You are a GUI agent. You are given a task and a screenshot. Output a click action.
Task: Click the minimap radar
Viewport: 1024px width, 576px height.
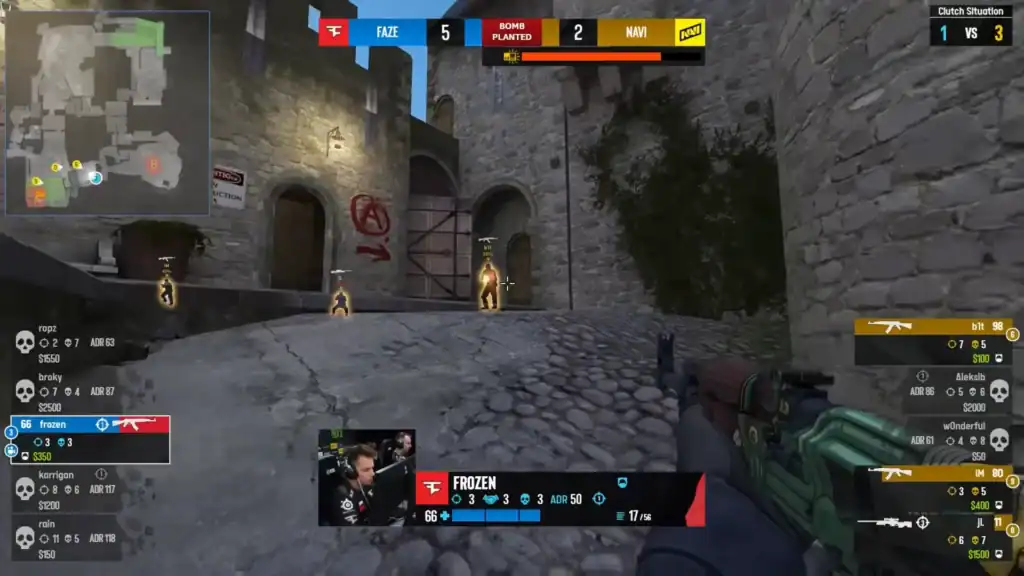click(x=108, y=112)
